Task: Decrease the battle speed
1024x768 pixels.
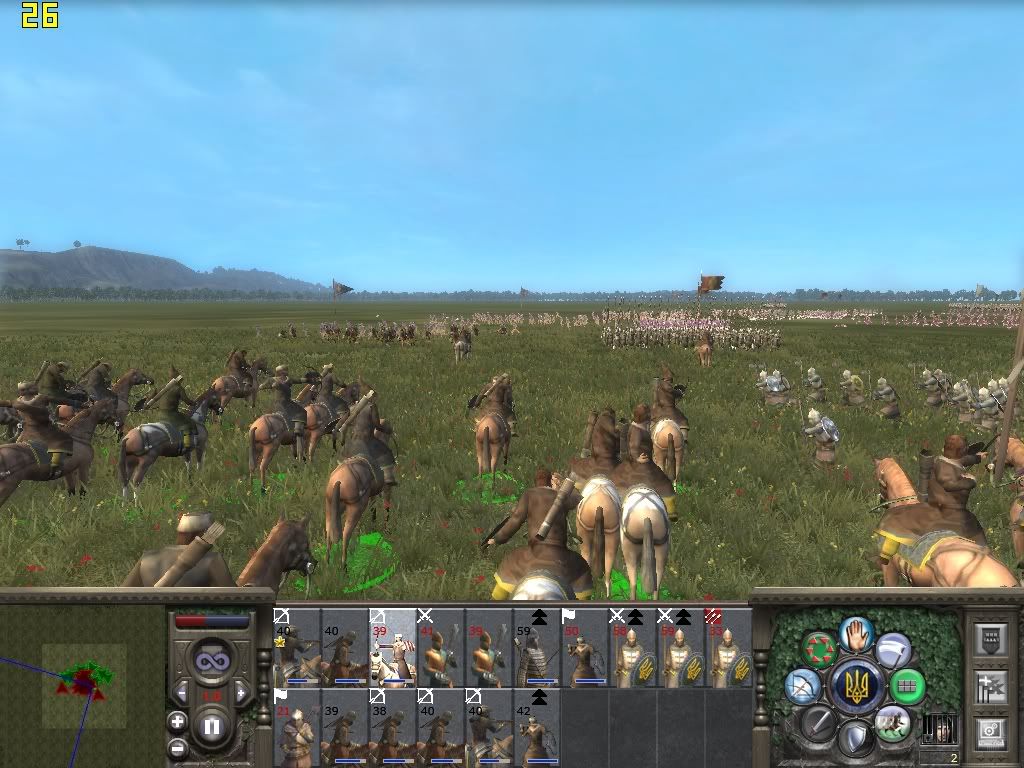Action: tap(182, 693)
